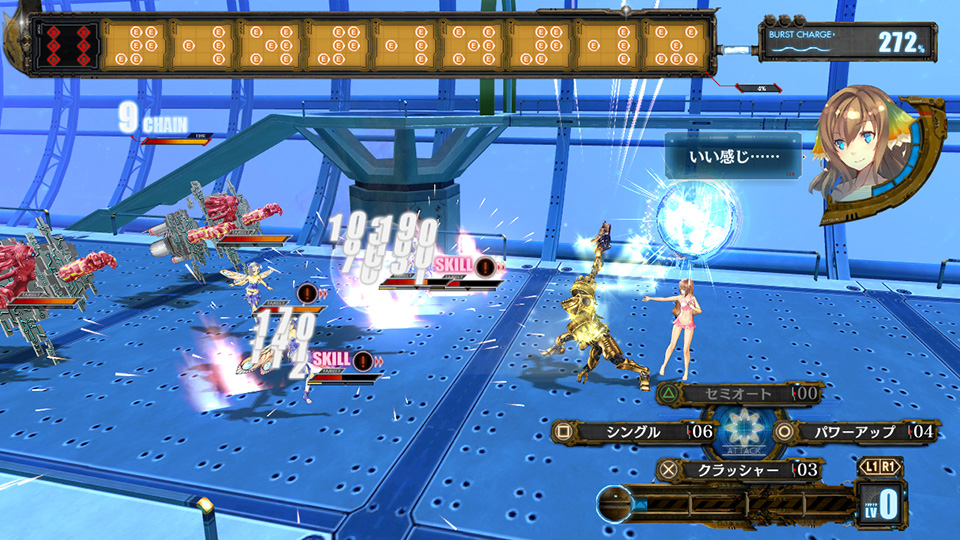Image resolution: width=960 pixels, height=540 pixels.
Task: Click the red diamond tile in turn bar
Action: point(66,45)
